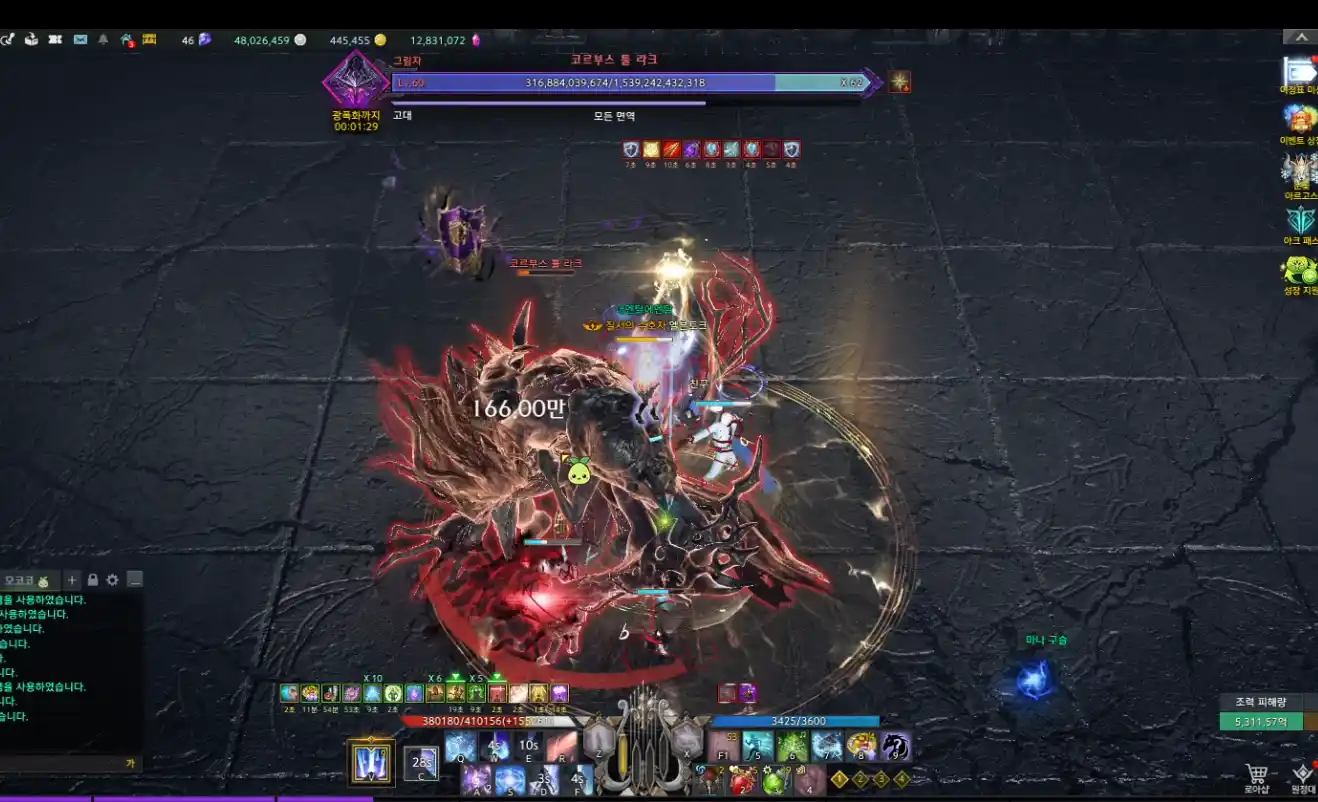Open the Ark Pass menu icon
The image size is (1318, 802).
point(1301,221)
